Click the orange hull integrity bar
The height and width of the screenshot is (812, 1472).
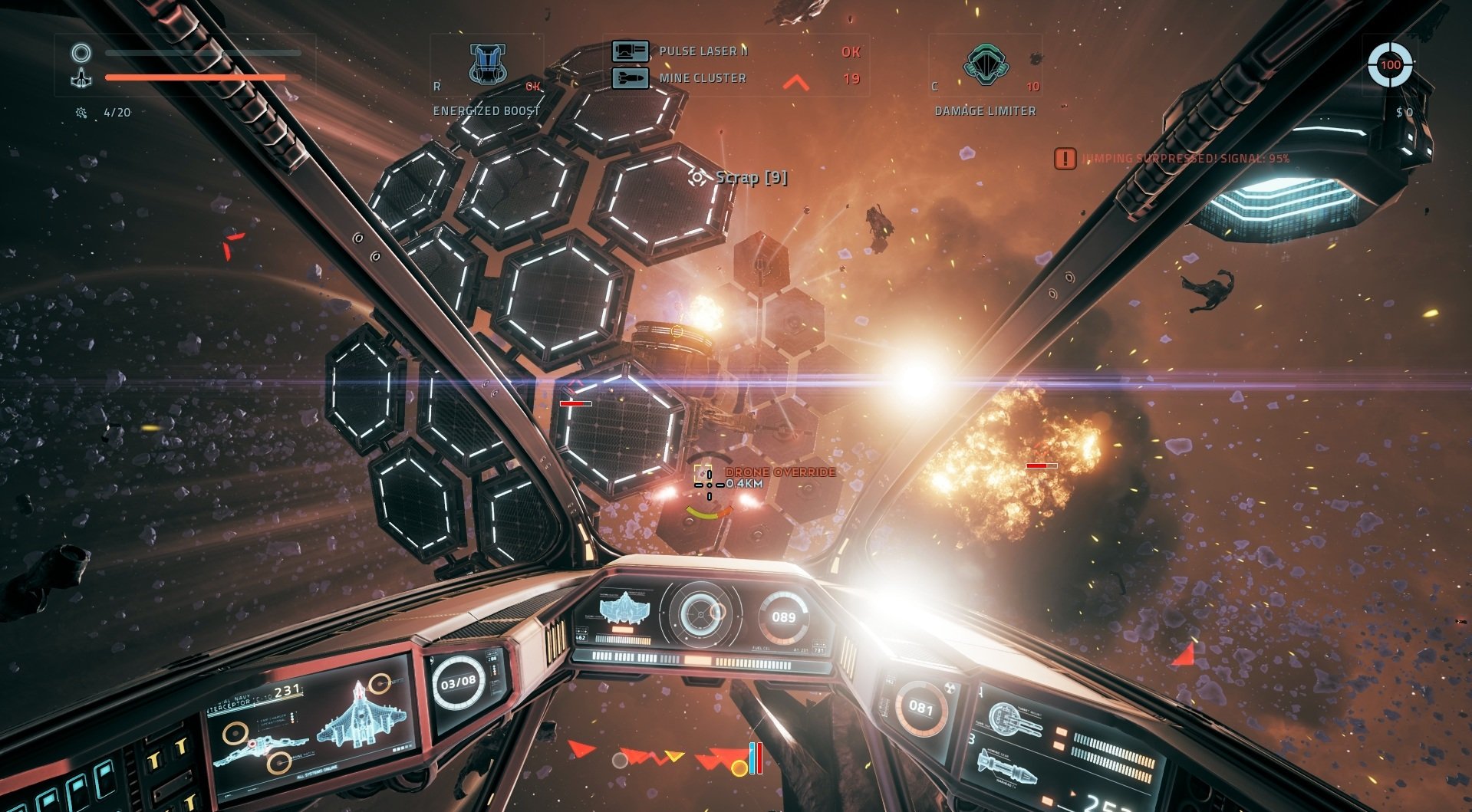[196, 77]
